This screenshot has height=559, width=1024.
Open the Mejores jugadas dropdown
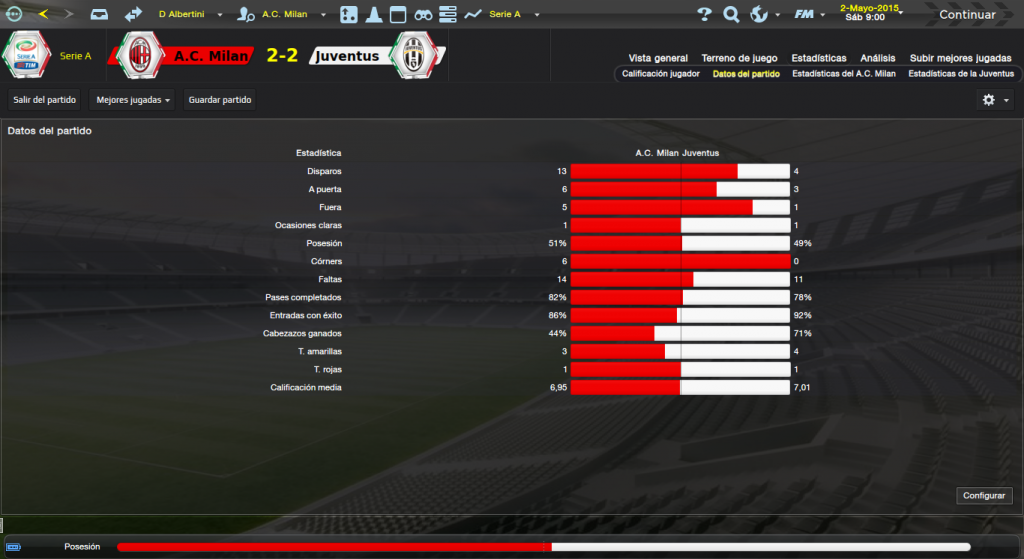[x=134, y=100]
